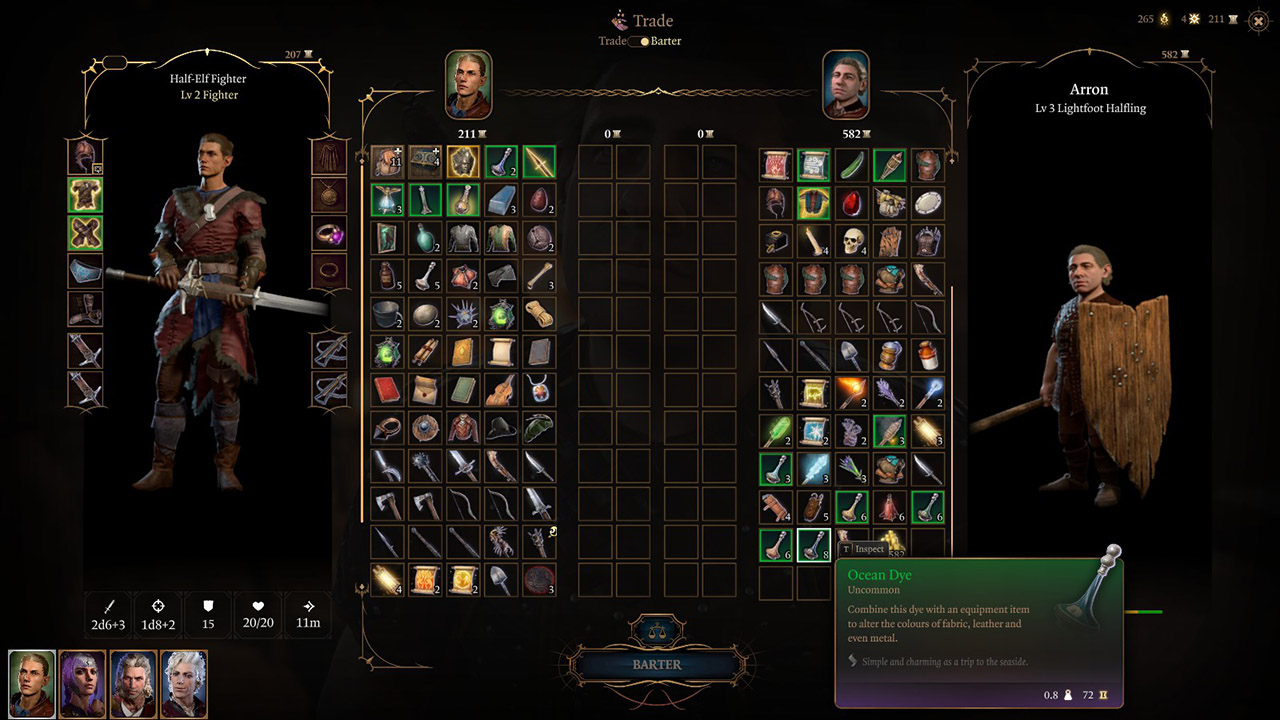The image size is (1280, 720).
Task: Click your fighter's portrait above the left inventory
Action: [x=469, y=85]
